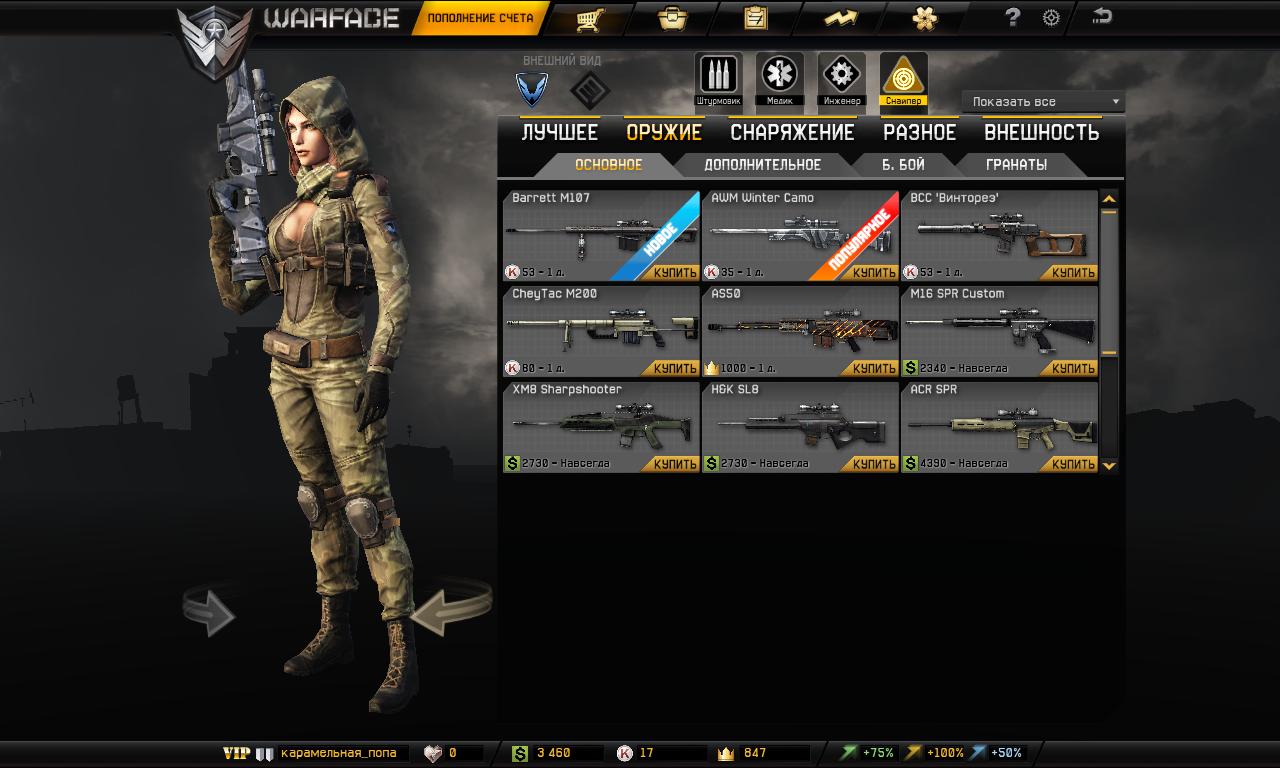Buy the ACR SPR rifle

coord(1073,464)
